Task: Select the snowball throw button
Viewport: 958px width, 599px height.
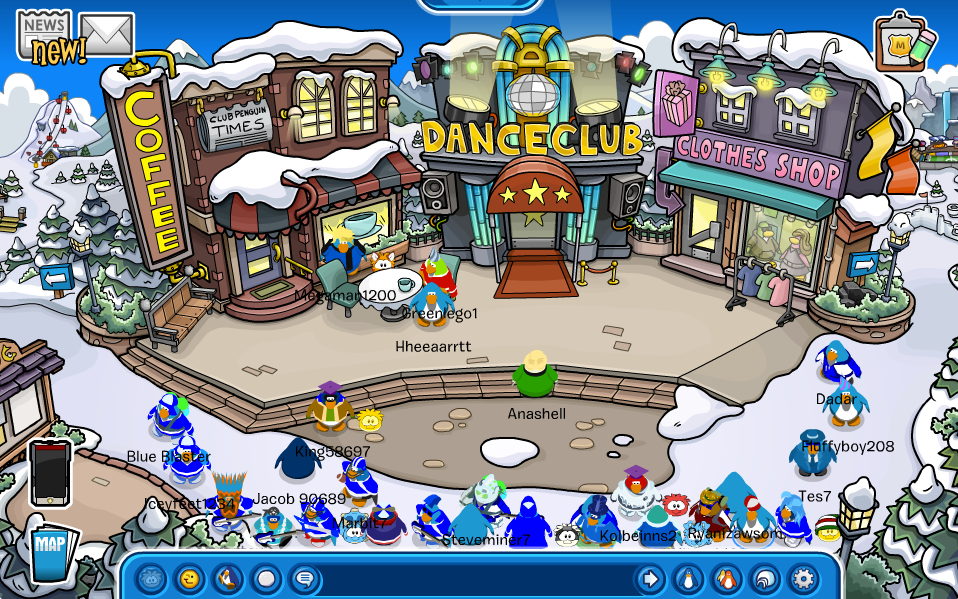Action: pos(265,578)
